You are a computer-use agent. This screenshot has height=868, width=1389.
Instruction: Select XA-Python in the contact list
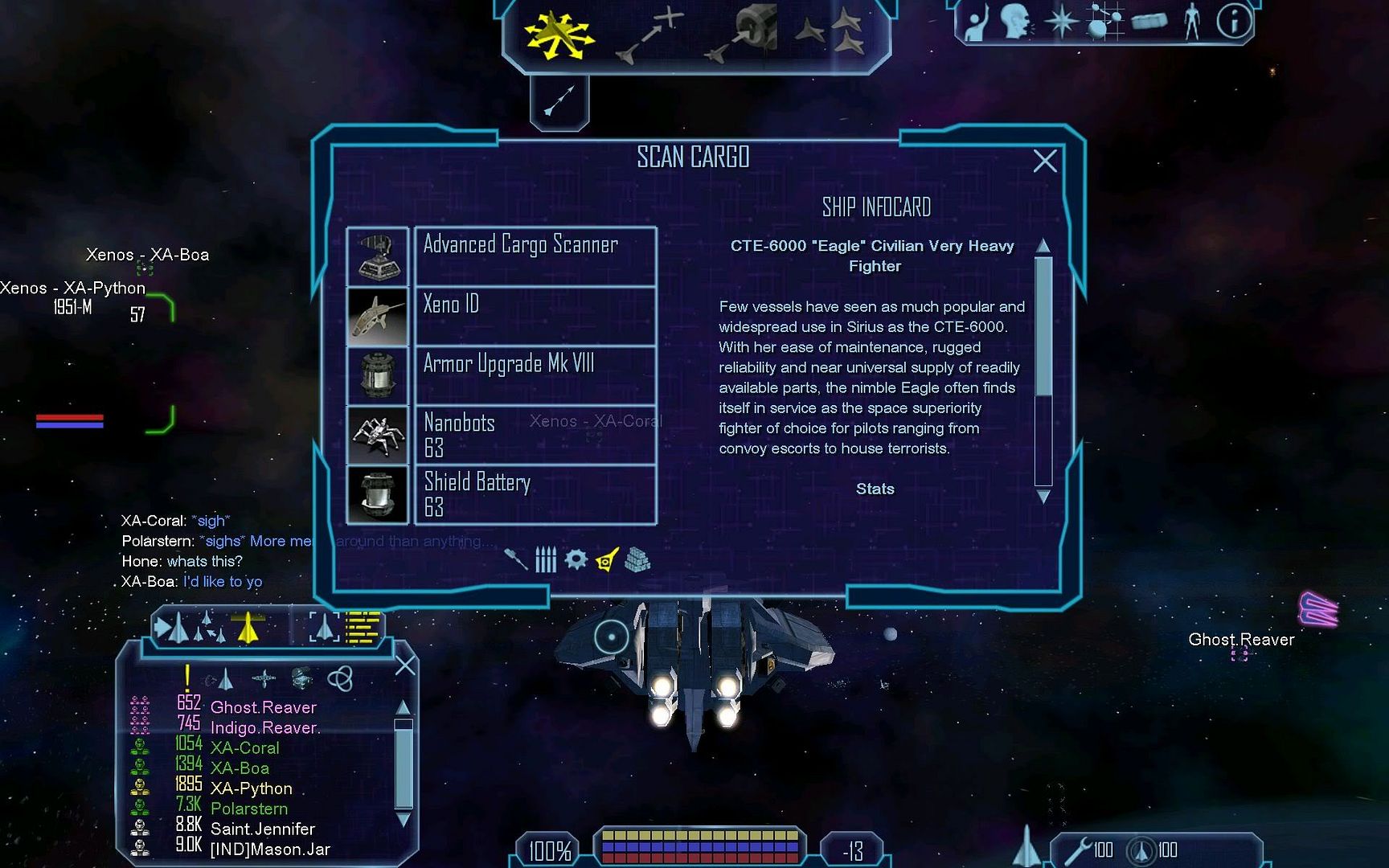click(251, 788)
